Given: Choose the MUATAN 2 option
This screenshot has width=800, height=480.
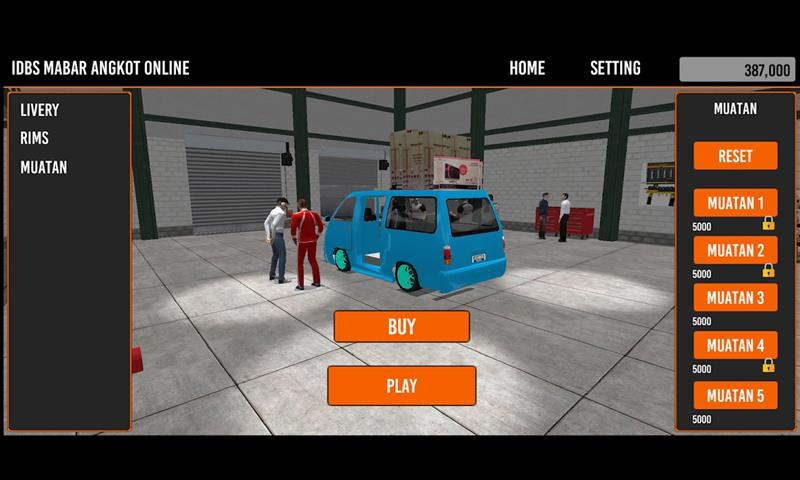Looking at the screenshot, I should [x=735, y=250].
